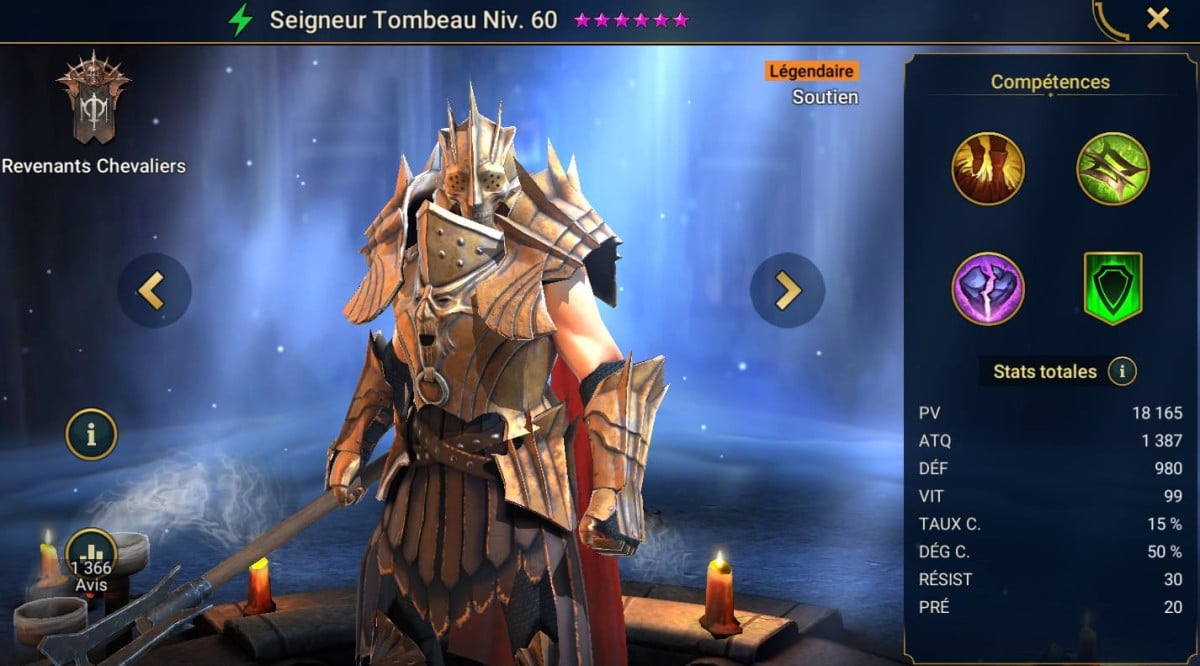Close the champion screen with the X
The image size is (1200, 666).
click(x=1158, y=18)
